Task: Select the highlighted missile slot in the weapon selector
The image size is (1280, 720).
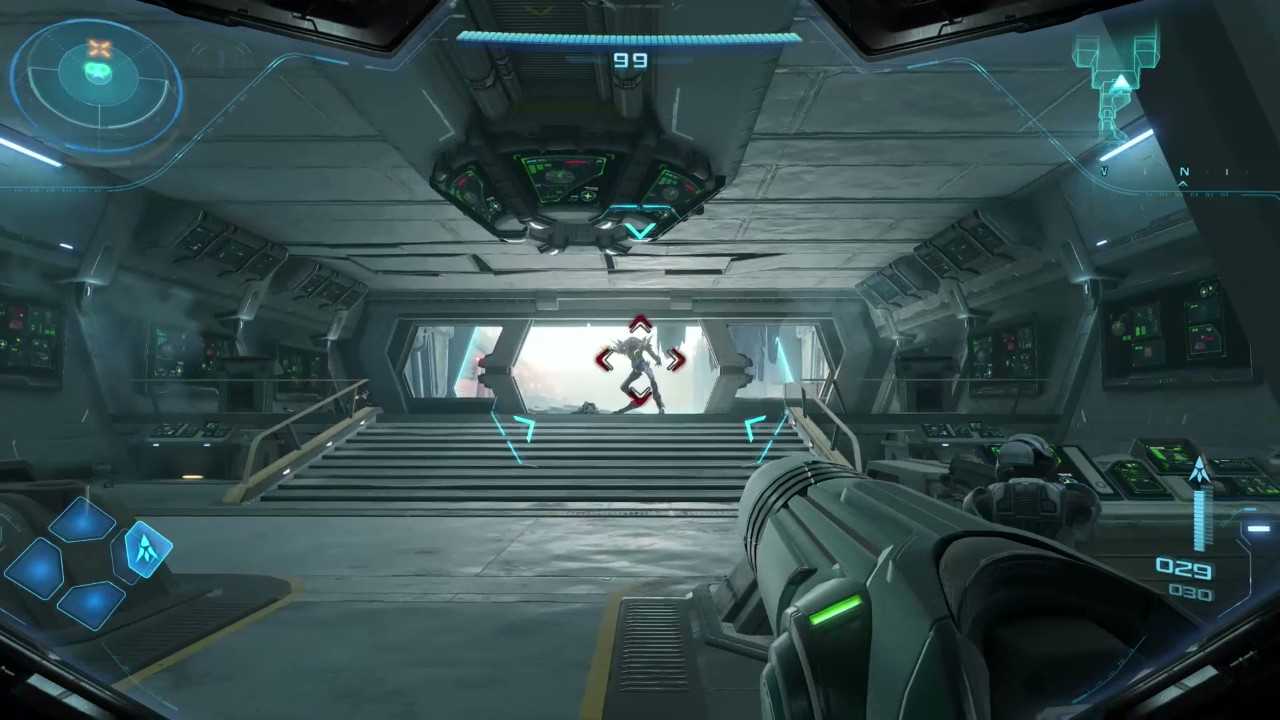Action: click(148, 549)
